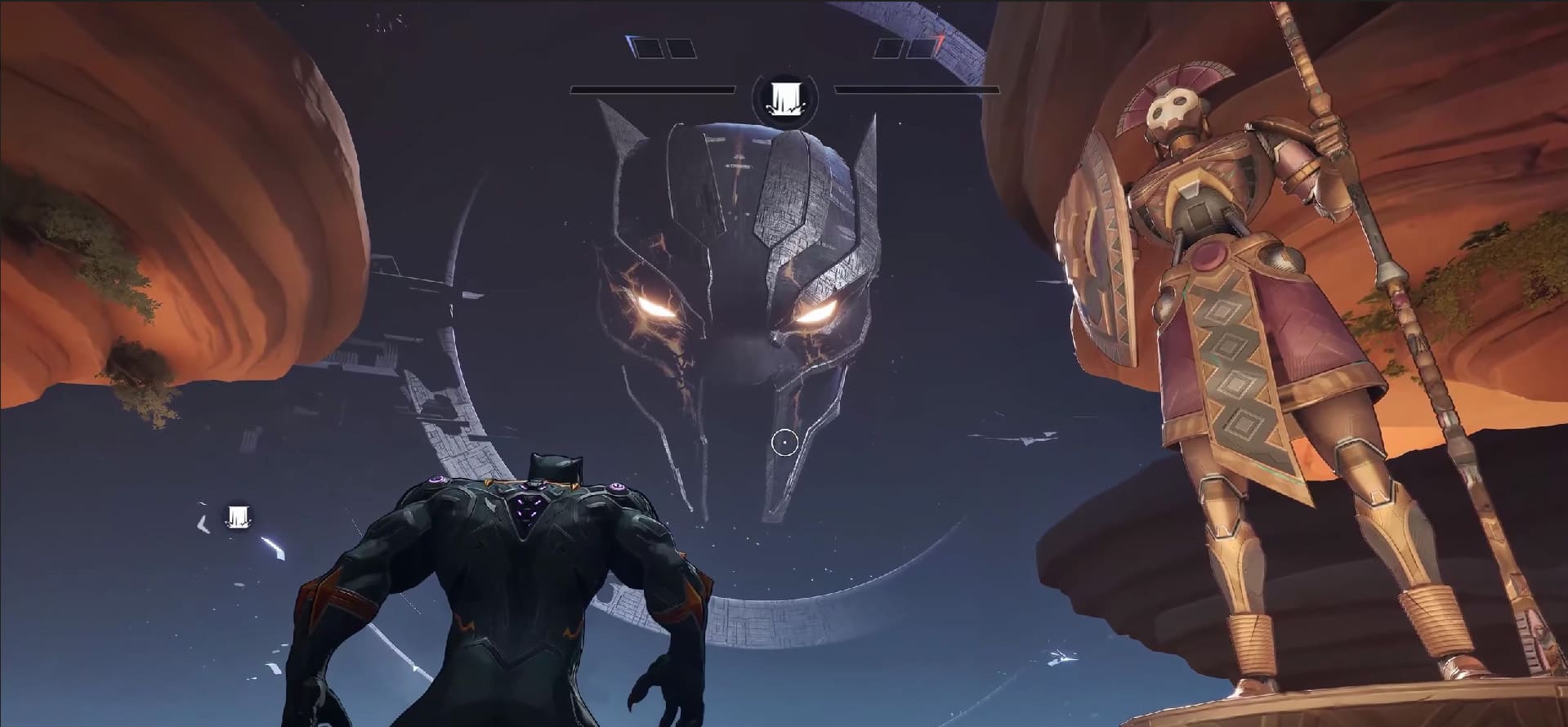1568x727 pixels.
Task: Click the red corner marker of the enemy team slots
Action: click(940, 37)
